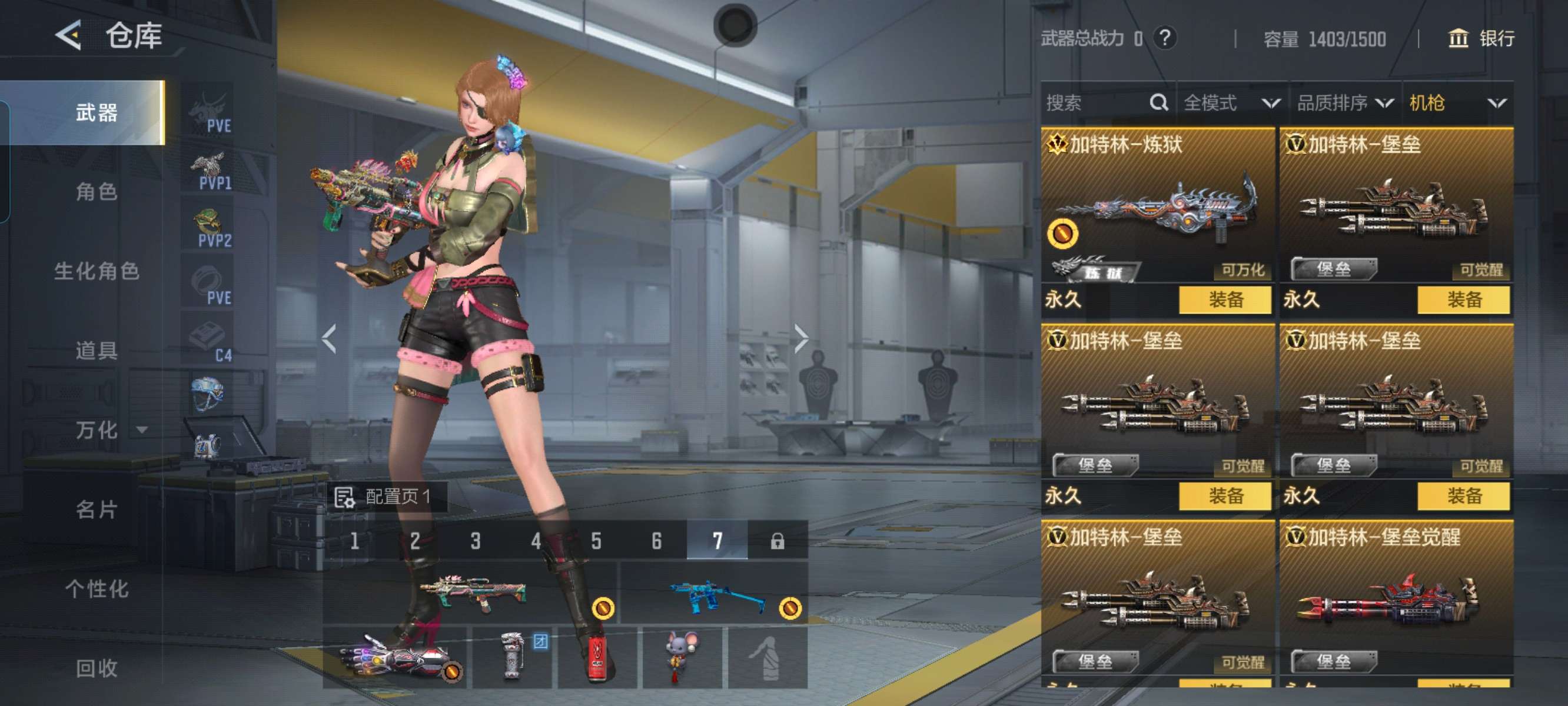Open the 回收 section

point(96,668)
